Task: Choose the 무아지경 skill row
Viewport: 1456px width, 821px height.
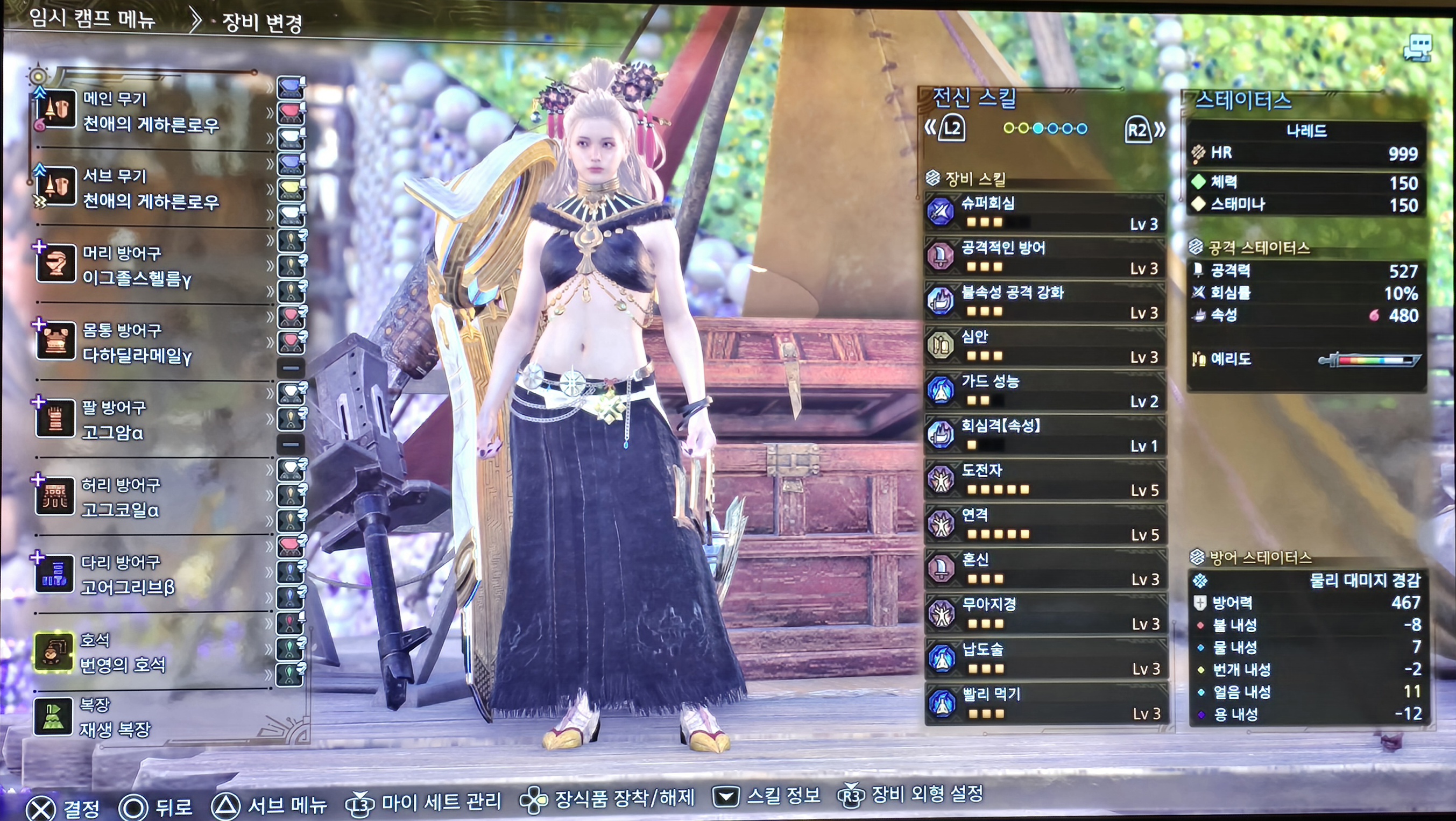Action: tap(1044, 614)
